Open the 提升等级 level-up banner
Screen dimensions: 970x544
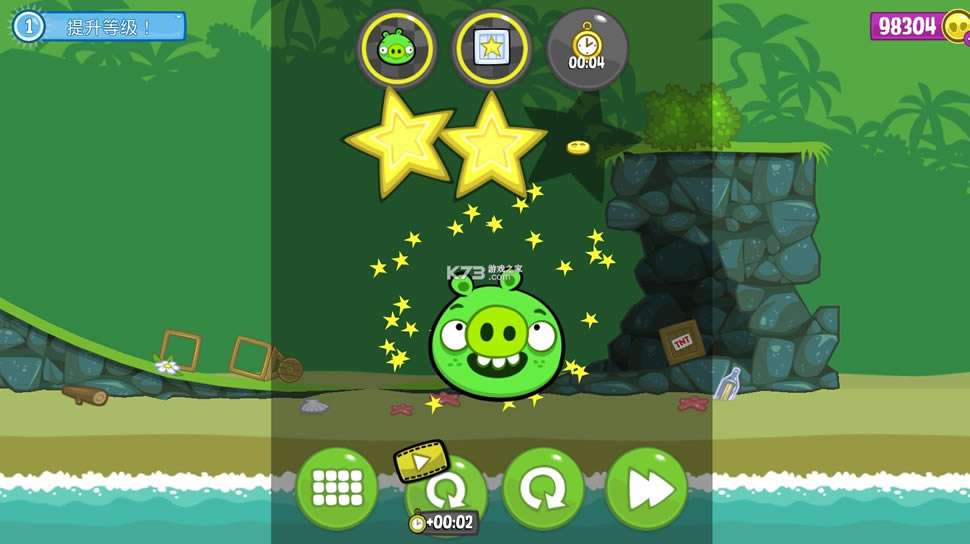100,26
